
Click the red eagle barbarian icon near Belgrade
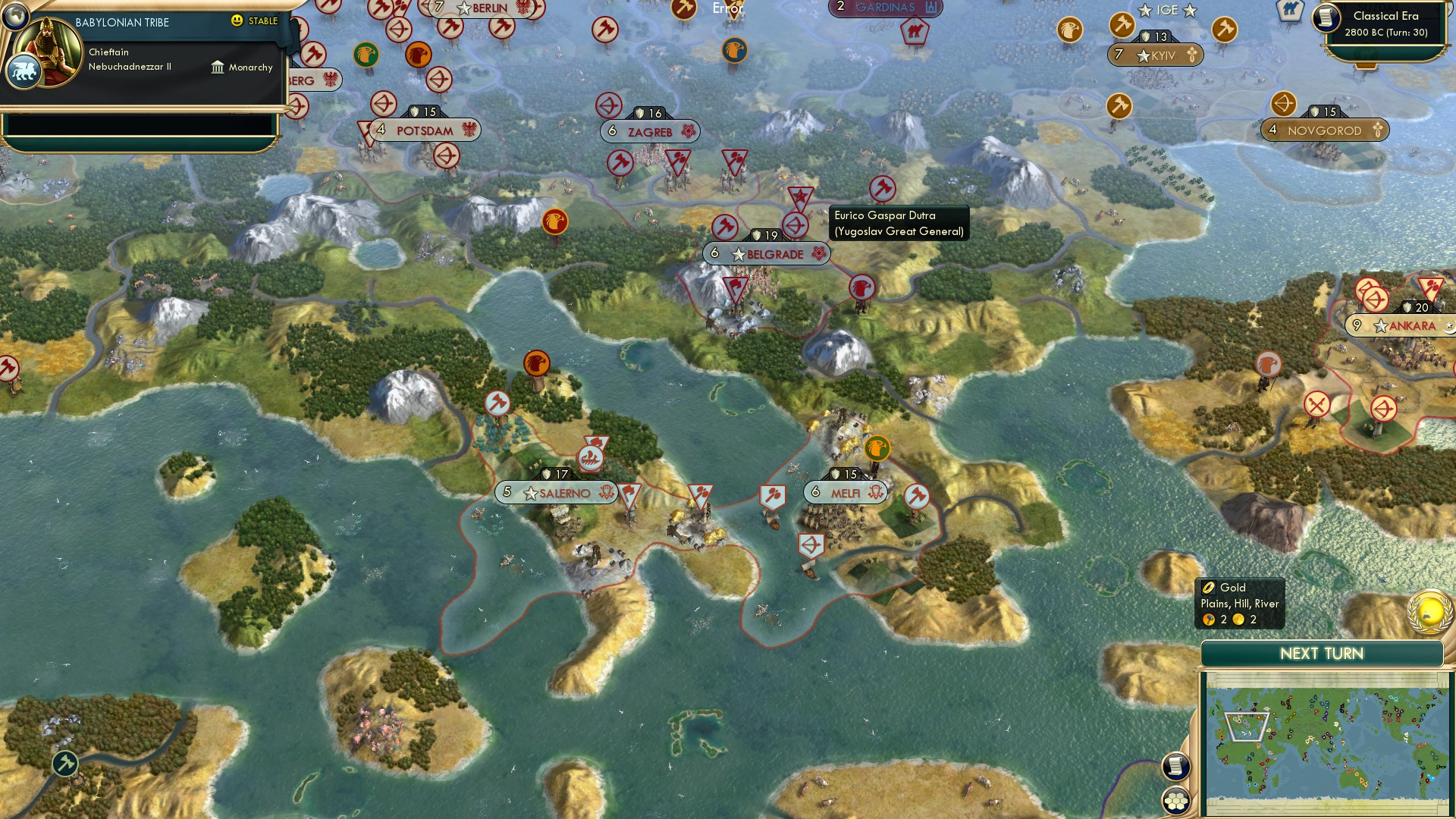tap(861, 287)
